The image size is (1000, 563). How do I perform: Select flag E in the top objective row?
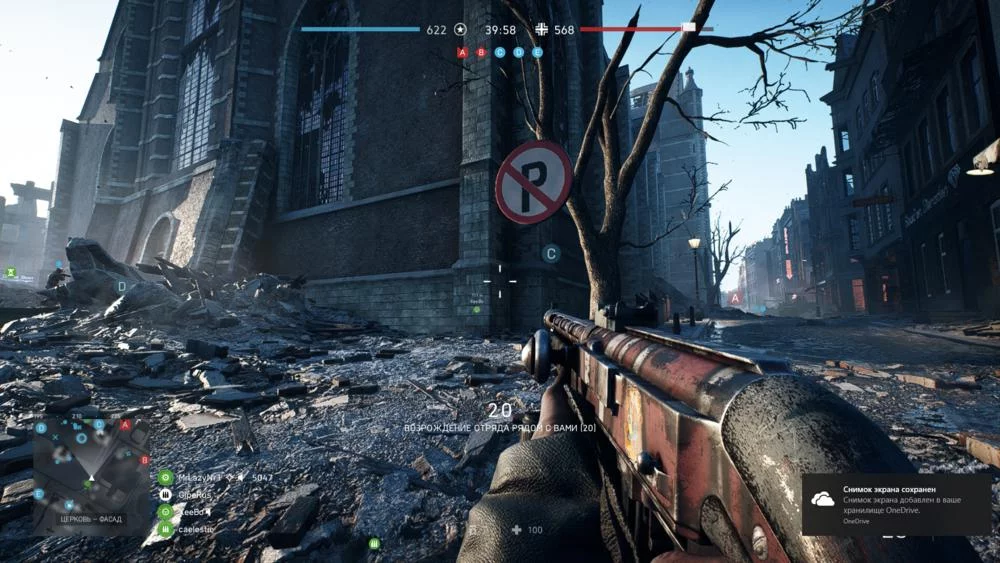[x=537, y=52]
